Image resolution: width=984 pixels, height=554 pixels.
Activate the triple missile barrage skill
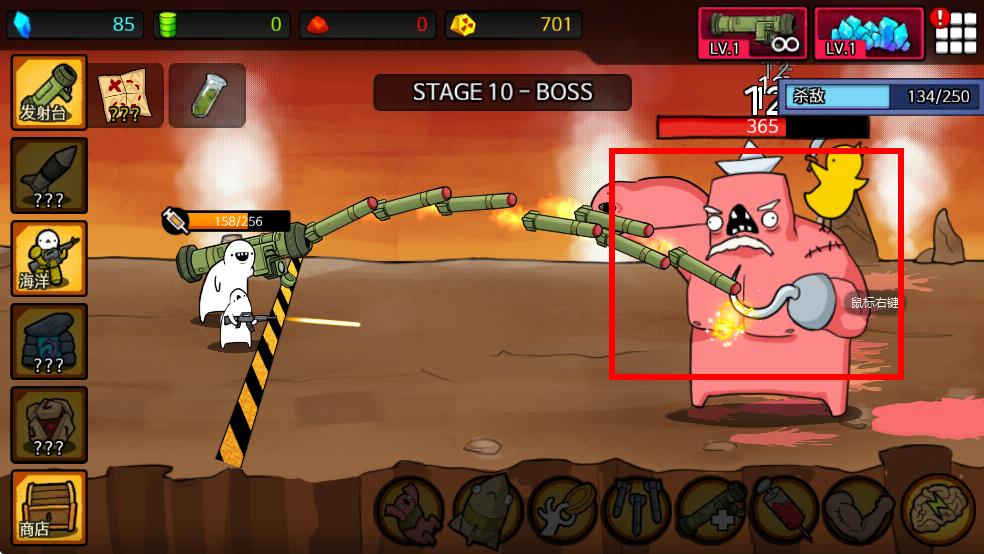[636, 508]
